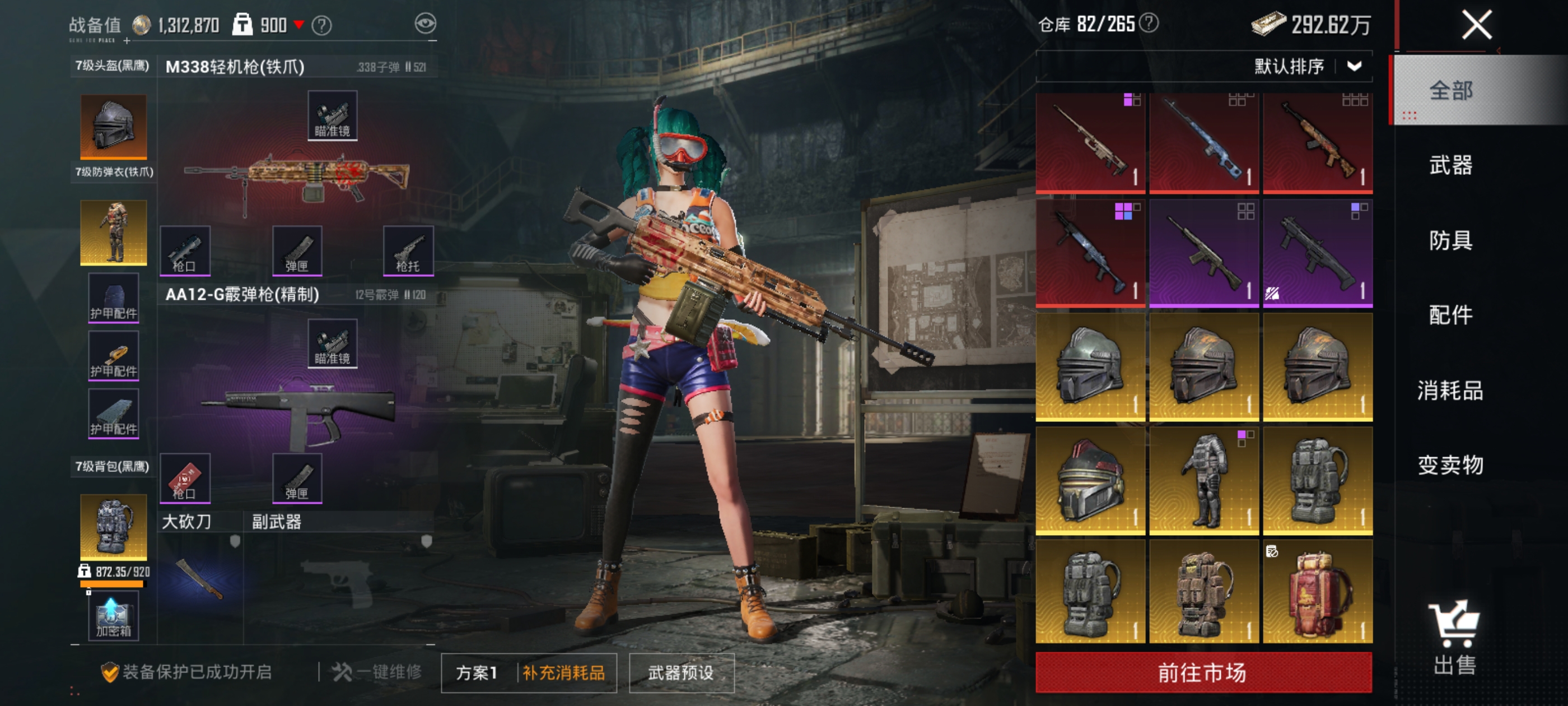Screen dimensions: 1568x706
Task: Open the warehouse capacity help icon
Action: (x=1149, y=23)
